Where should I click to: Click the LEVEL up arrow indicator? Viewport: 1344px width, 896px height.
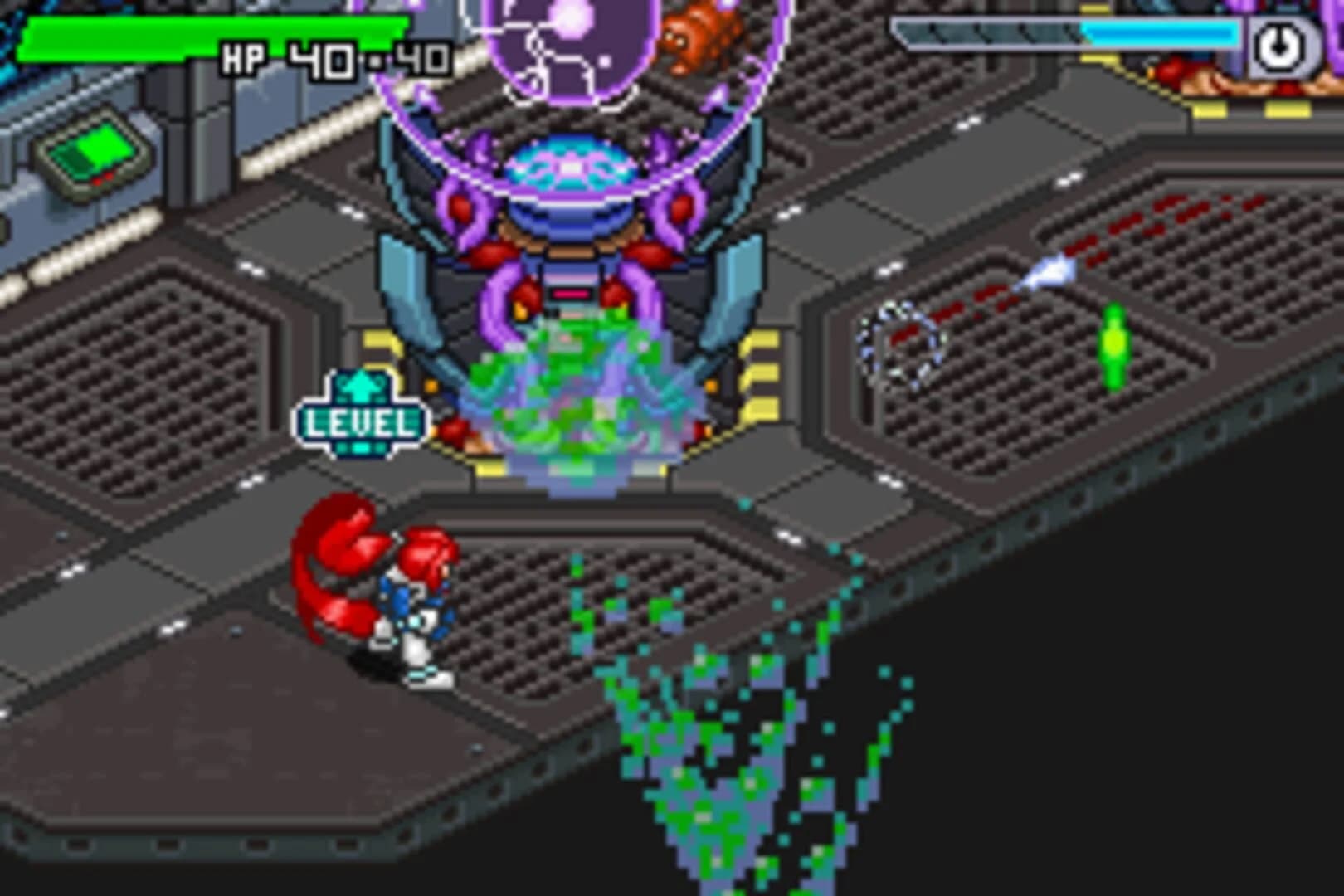coord(361,386)
